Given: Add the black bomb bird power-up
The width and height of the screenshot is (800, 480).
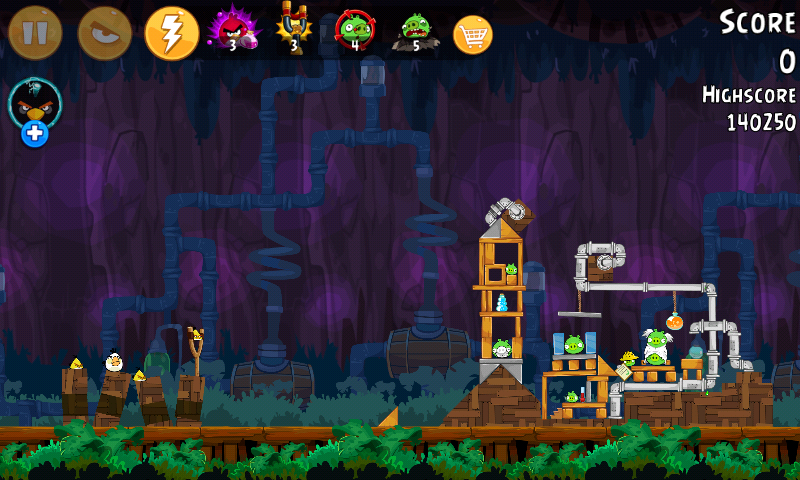Looking at the screenshot, I should tap(35, 110).
